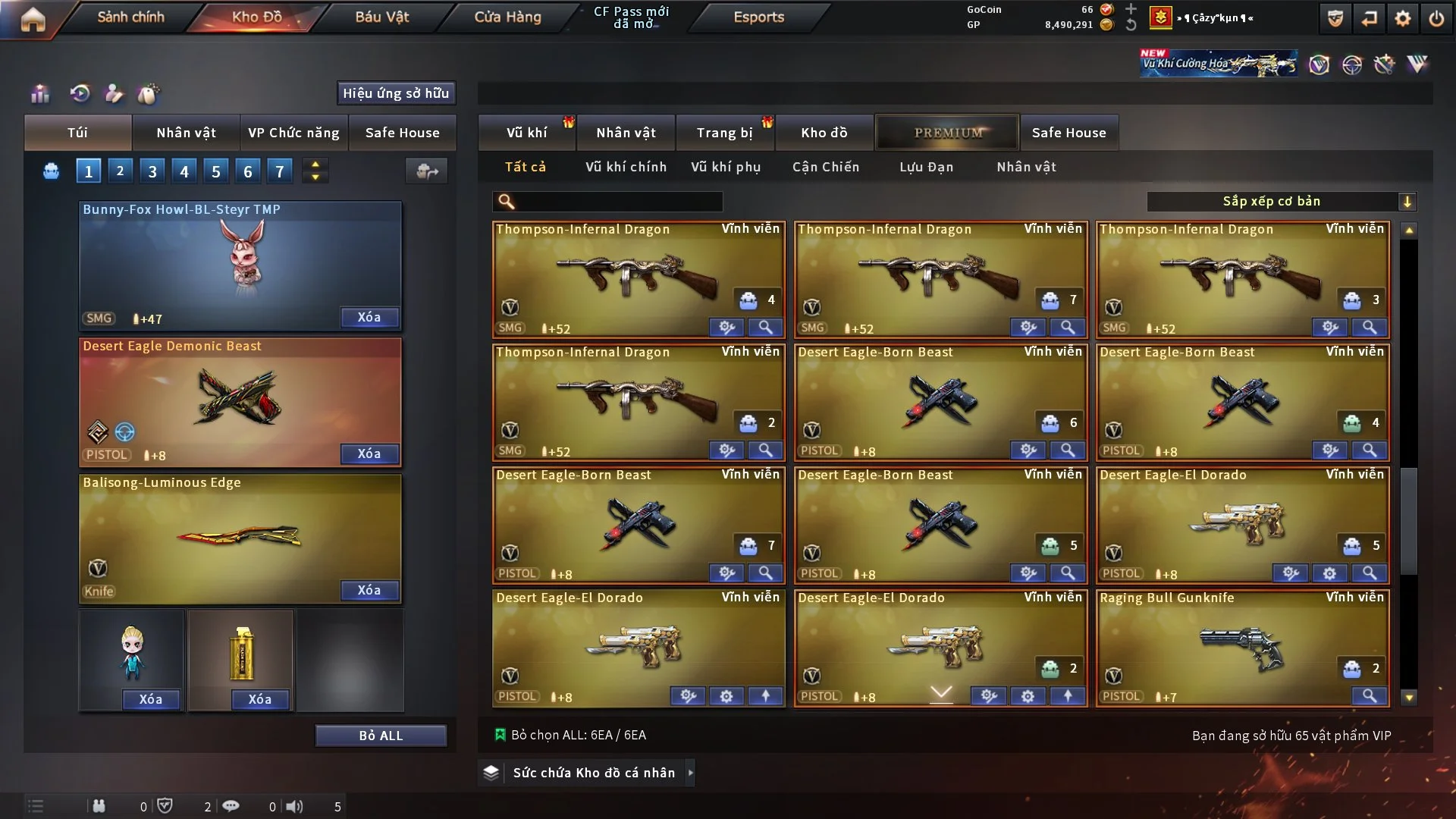The height and width of the screenshot is (819, 1456).
Task: Open the gear settings icon
Action: click(x=1402, y=18)
